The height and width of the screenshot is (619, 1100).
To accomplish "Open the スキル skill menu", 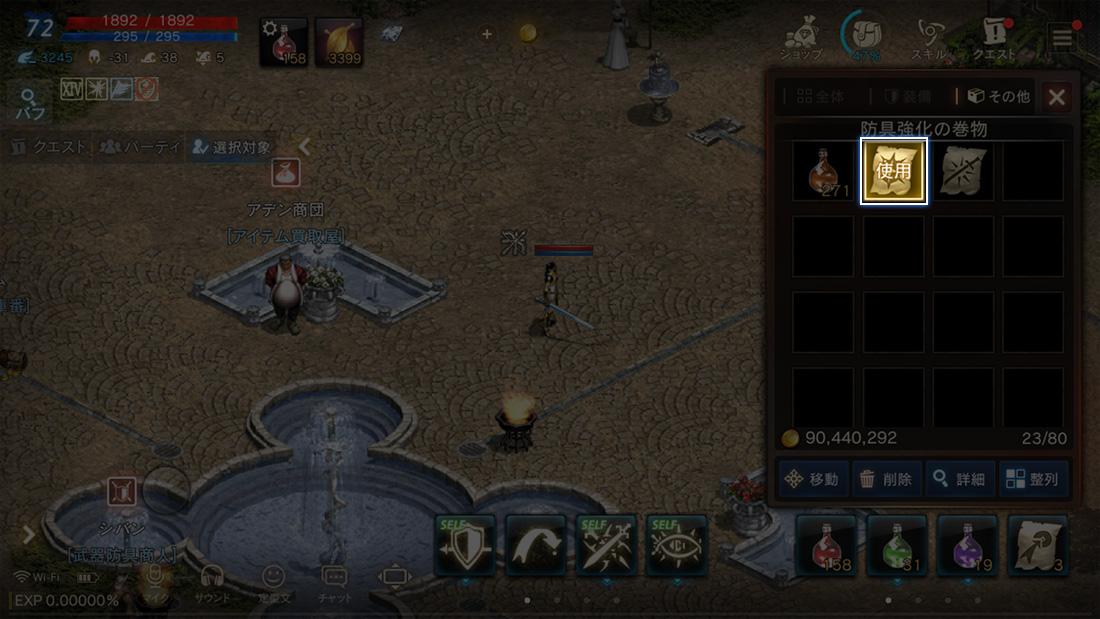I will 930,41.
